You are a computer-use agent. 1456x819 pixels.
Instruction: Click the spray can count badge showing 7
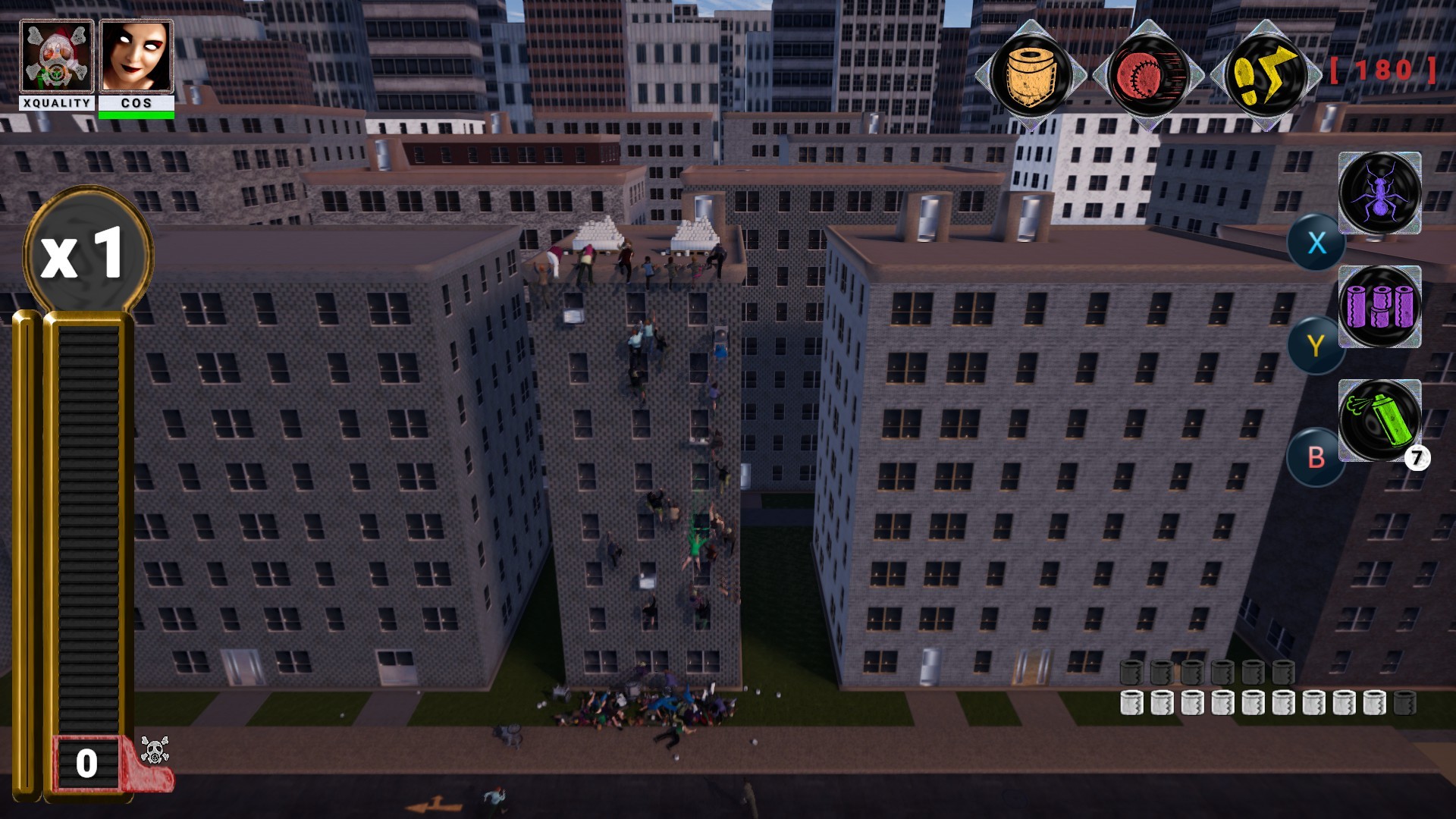tap(1417, 457)
